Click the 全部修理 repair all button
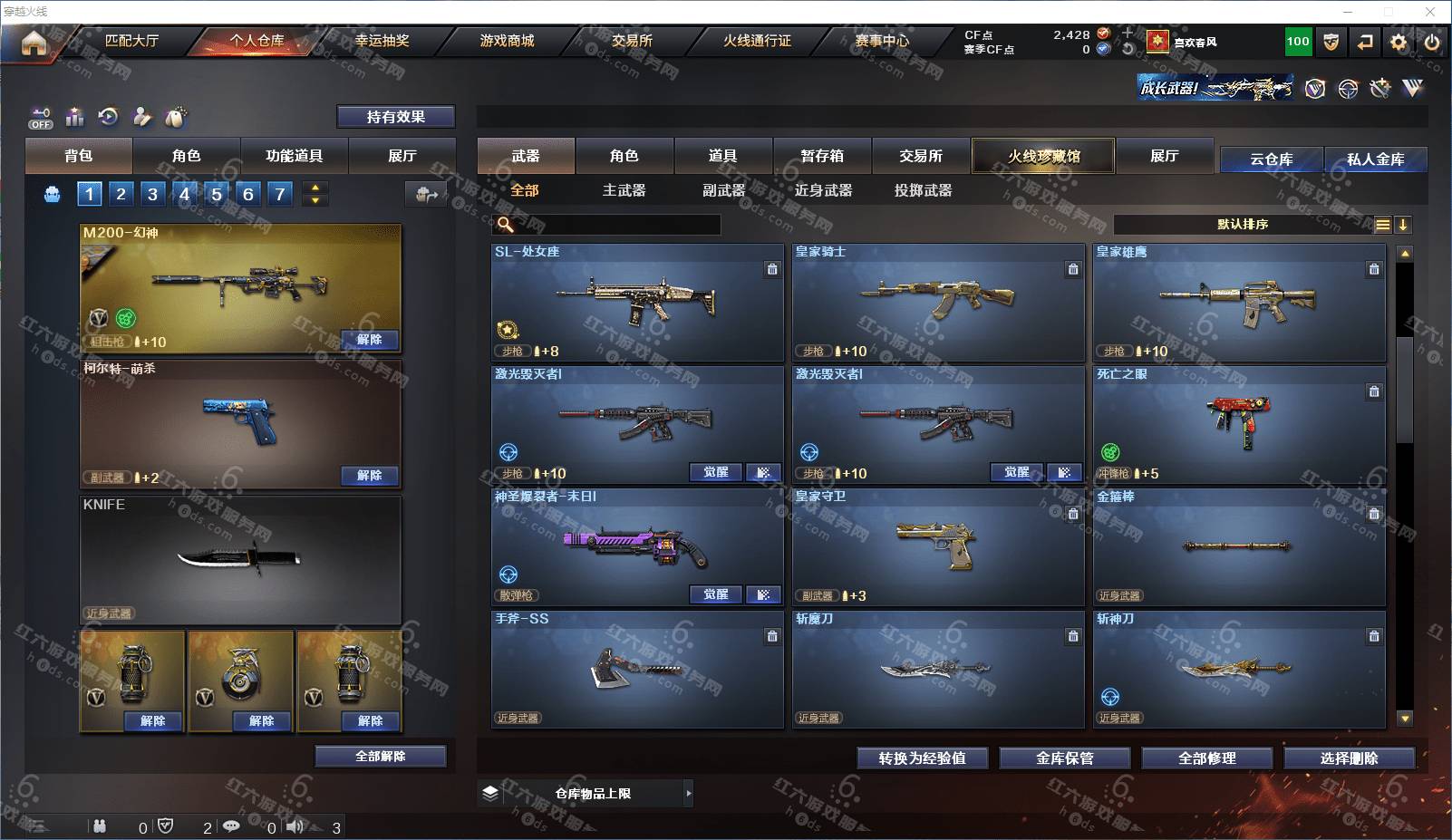The height and width of the screenshot is (840, 1452). pyautogui.click(x=1206, y=758)
